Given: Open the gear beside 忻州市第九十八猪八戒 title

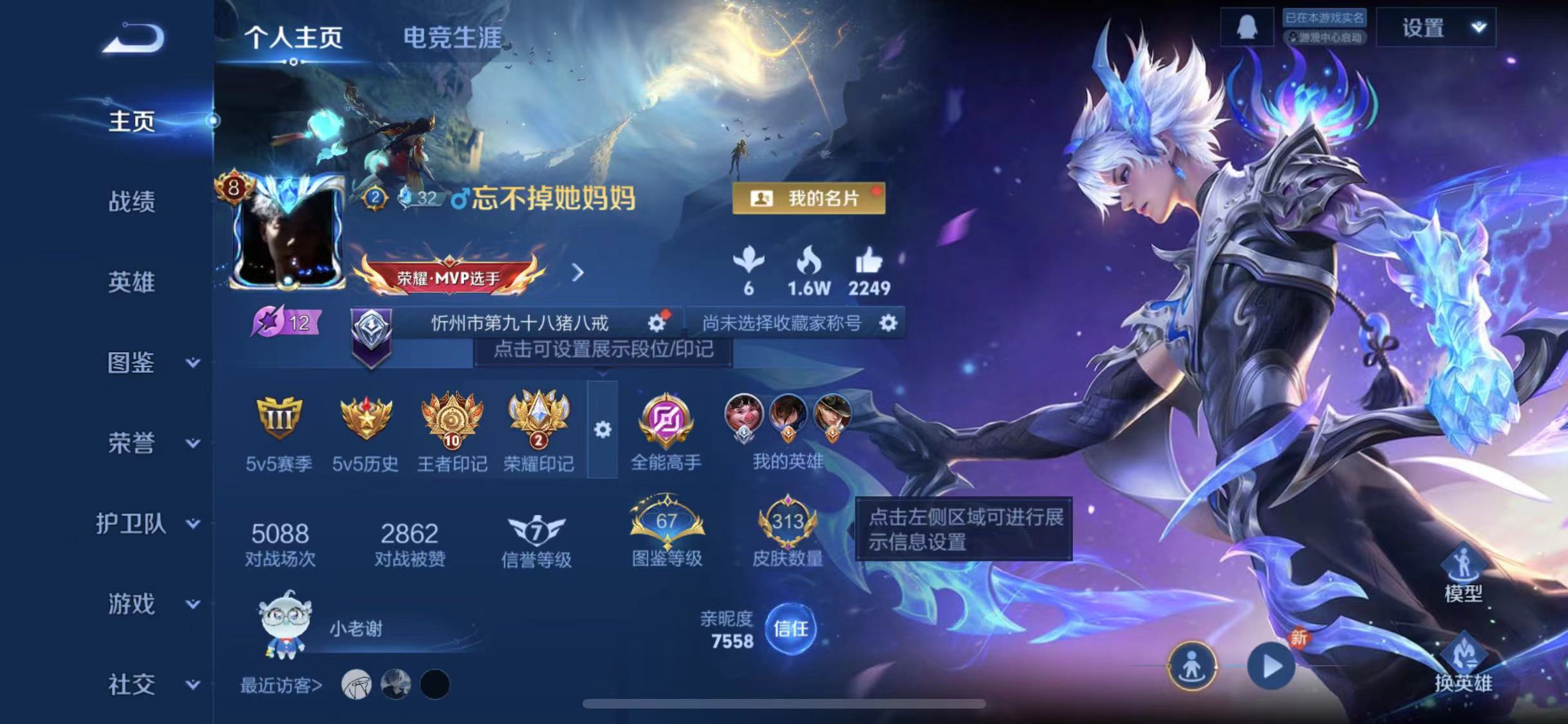Looking at the screenshot, I should click(657, 324).
